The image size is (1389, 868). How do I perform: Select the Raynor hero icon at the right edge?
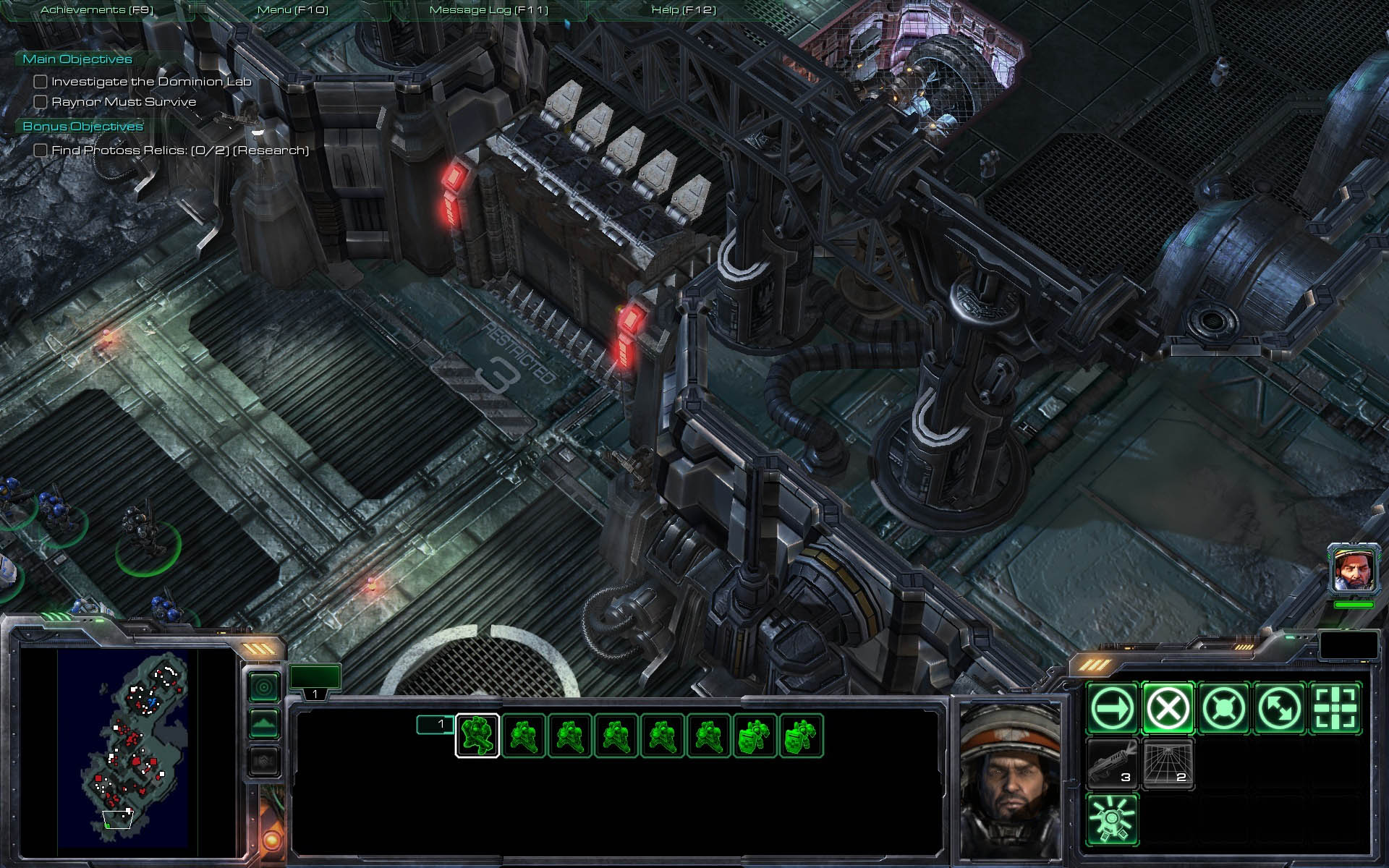click(x=1353, y=570)
